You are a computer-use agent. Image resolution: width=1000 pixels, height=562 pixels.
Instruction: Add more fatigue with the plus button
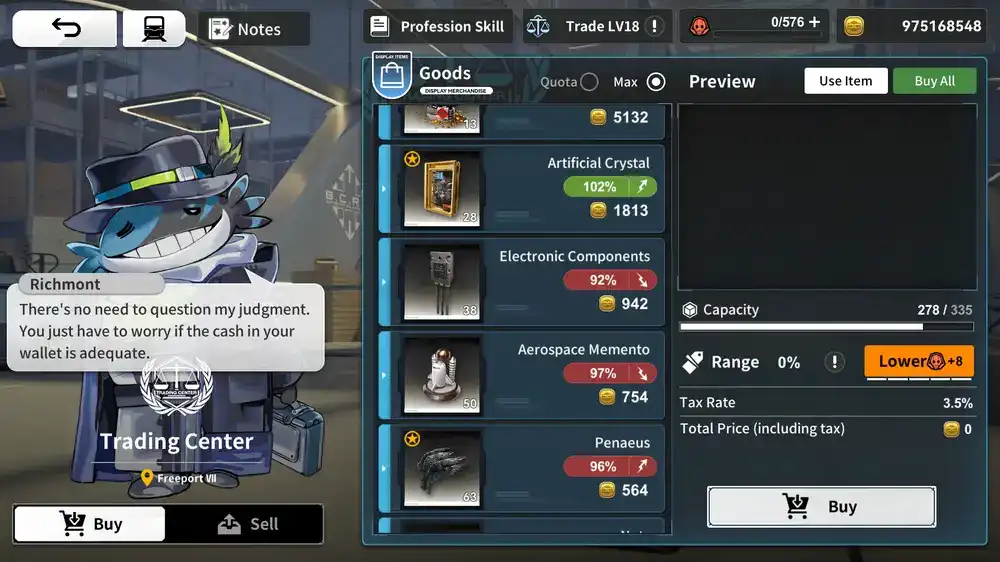coord(814,22)
